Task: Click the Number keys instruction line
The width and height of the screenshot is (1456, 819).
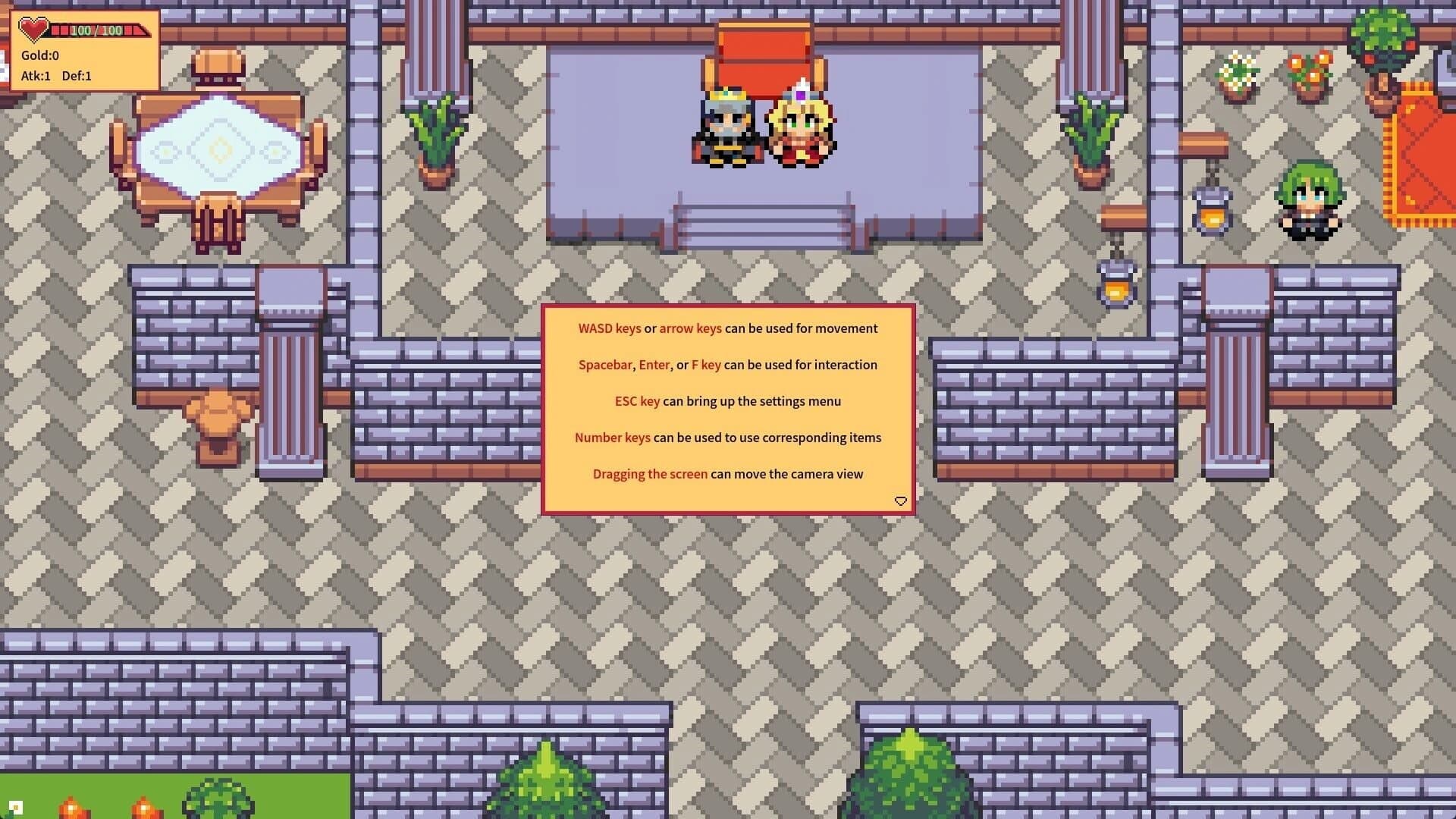Action: click(x=727, y=438)
